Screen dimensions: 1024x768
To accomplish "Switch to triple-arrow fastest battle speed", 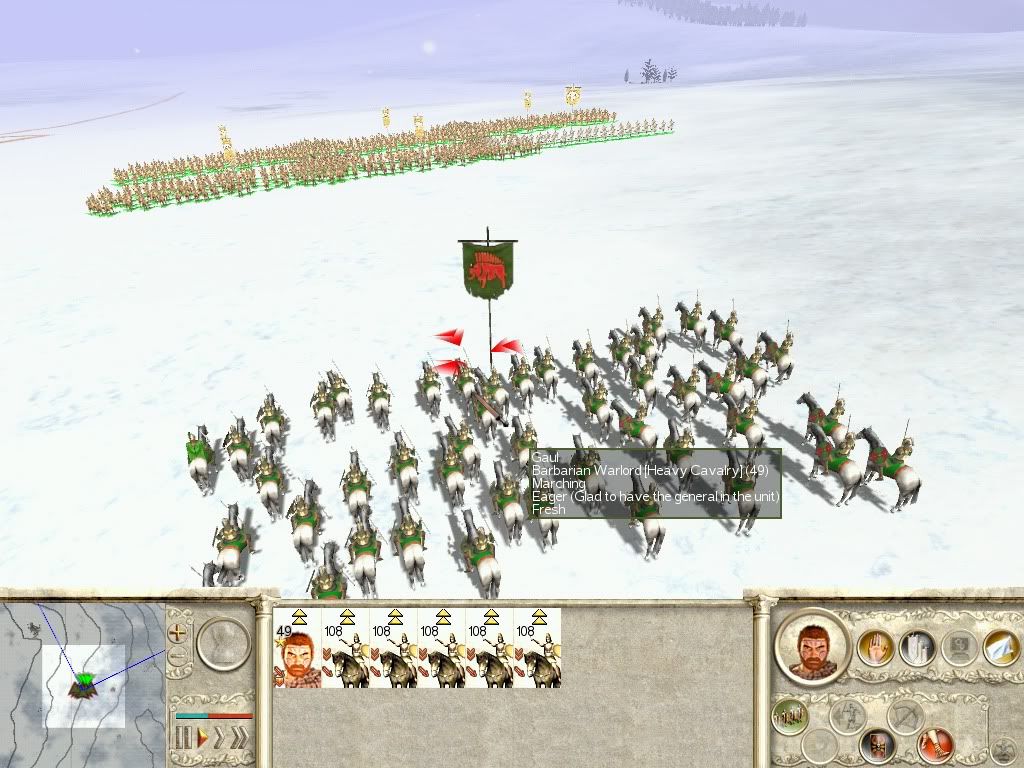I will tap(240, 739).
